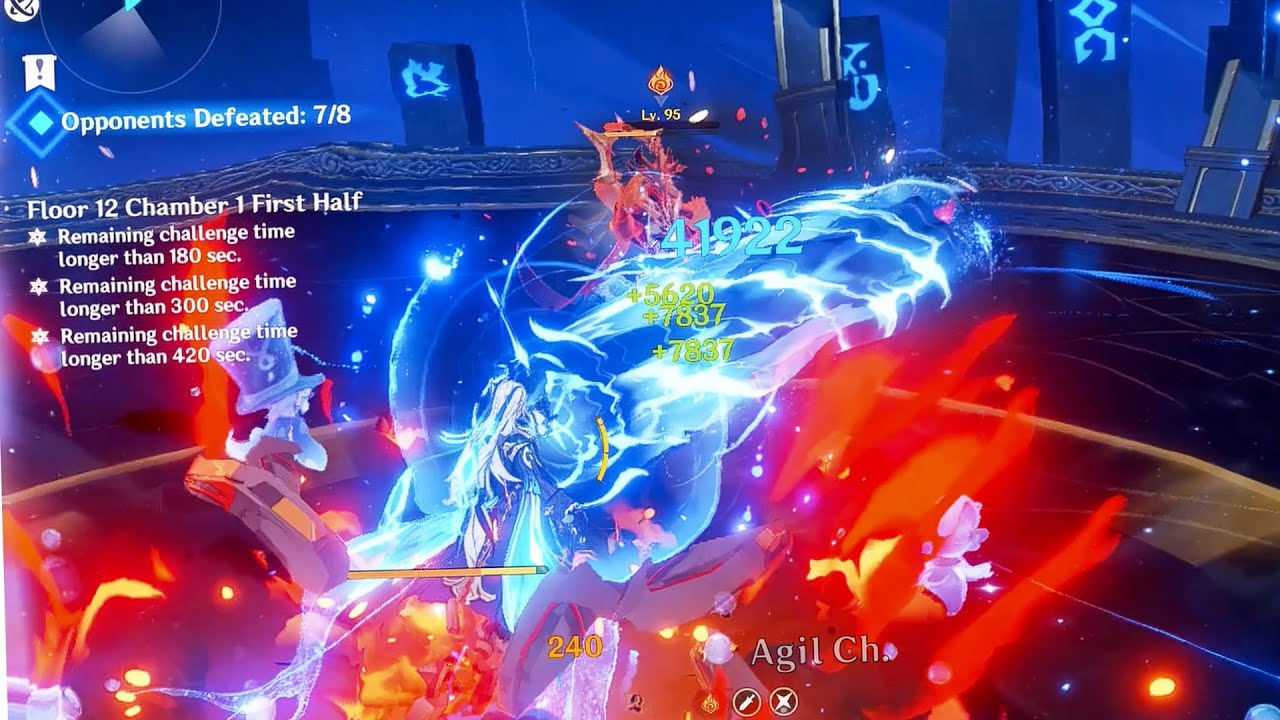Screen dimensions: 1280x720
Task: Select the Opponents Defeated objective tracker
Action: pos(205,117)
